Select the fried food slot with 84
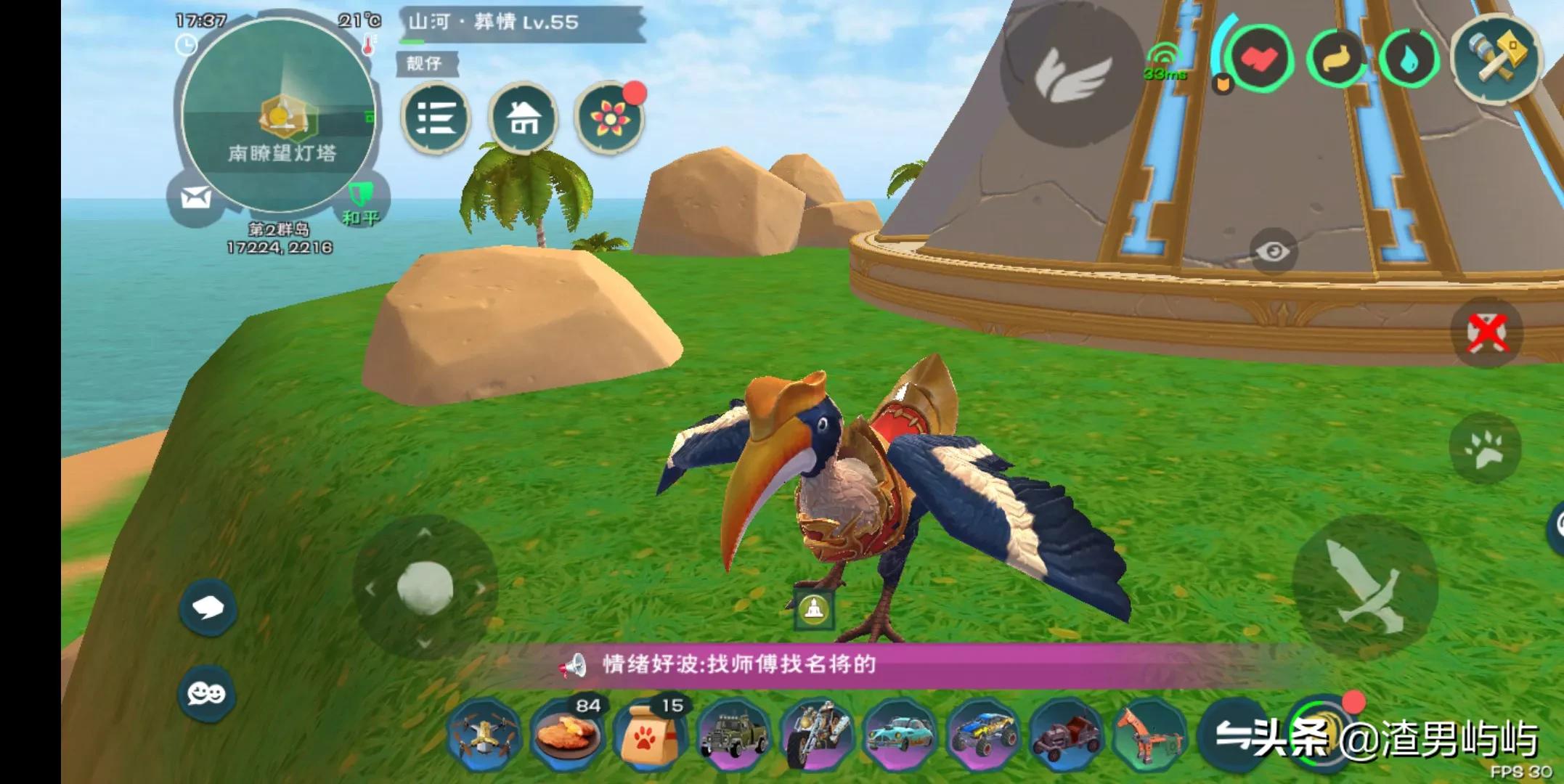Image resolution: width=1564 pixels, height=784 pixels. (568, 733)
